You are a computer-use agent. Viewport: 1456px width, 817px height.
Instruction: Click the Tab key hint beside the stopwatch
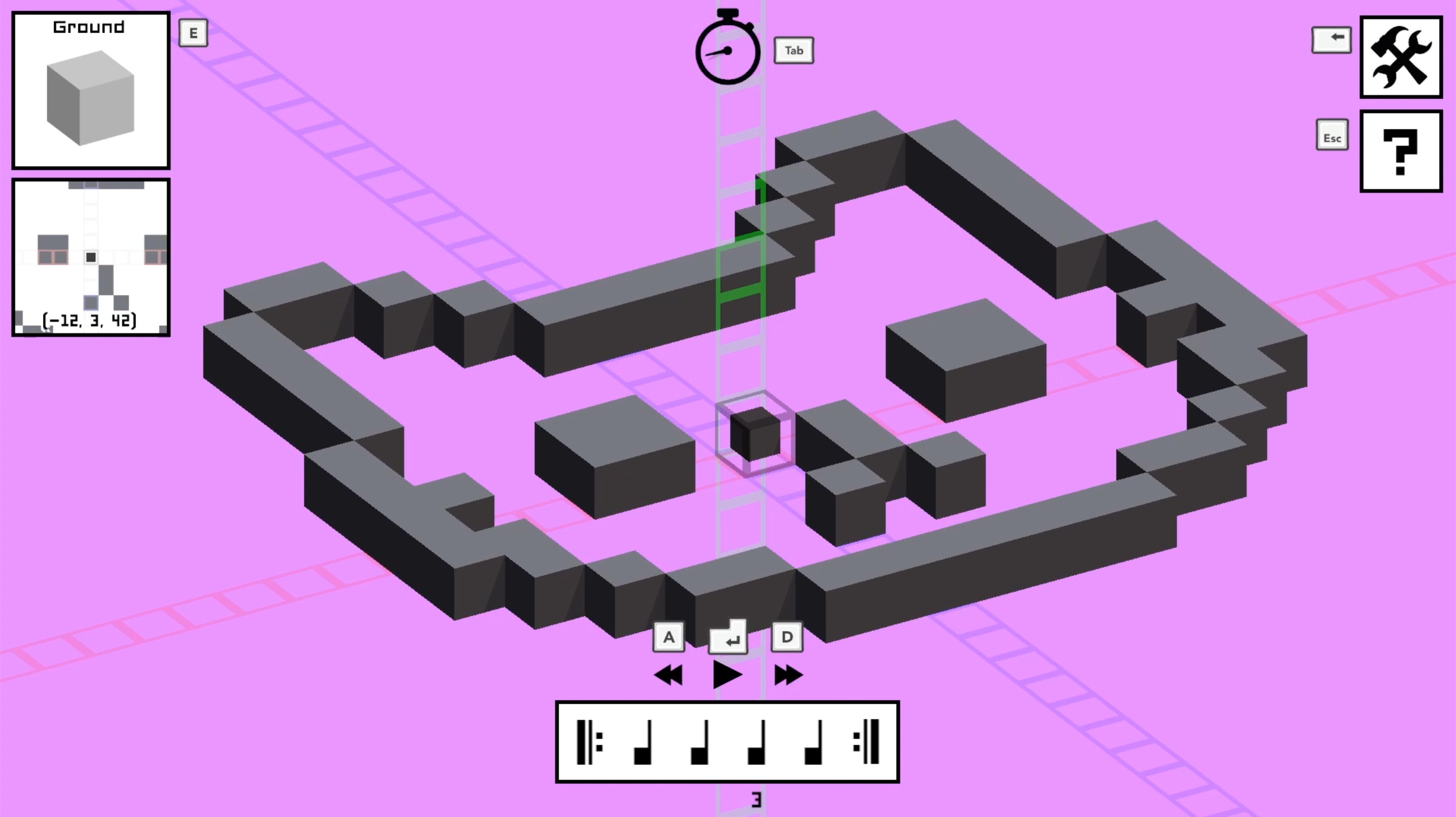pyautogui.click(x=794, y=50)
